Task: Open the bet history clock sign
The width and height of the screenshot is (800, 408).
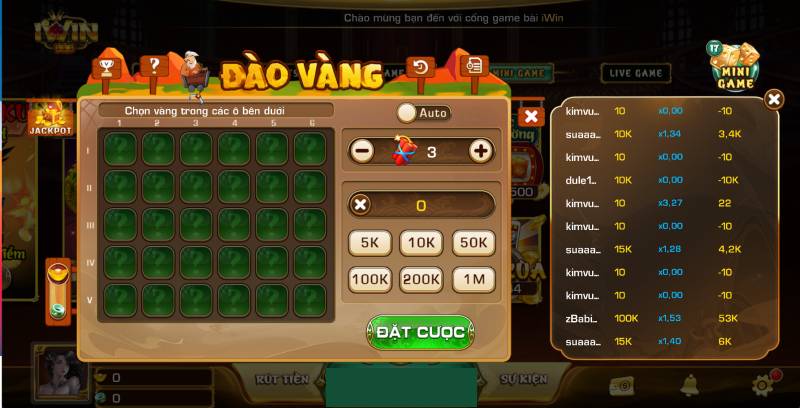Action: (421, 68)
